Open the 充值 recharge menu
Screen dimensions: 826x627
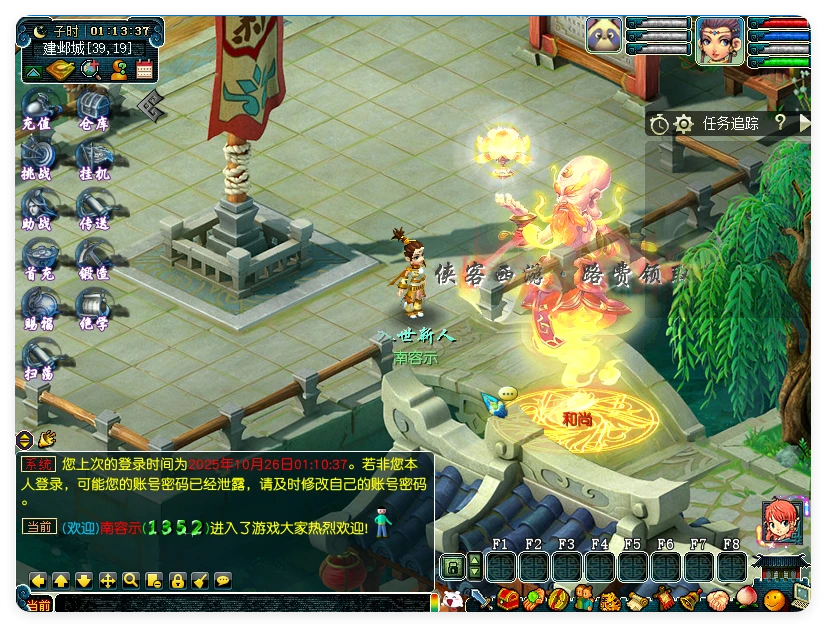point(37,108)
